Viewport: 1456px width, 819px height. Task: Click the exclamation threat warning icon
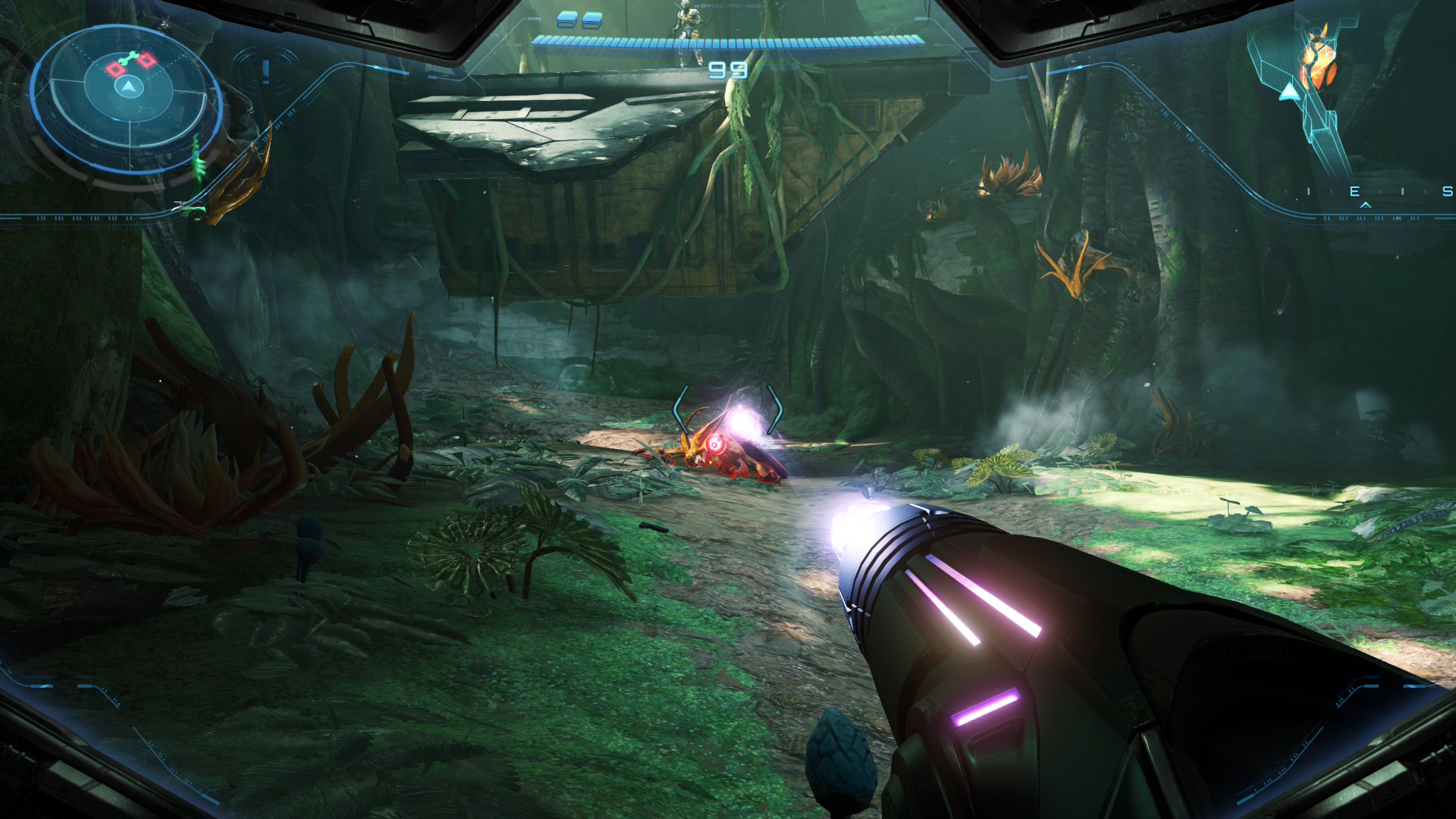click(265, 71)
